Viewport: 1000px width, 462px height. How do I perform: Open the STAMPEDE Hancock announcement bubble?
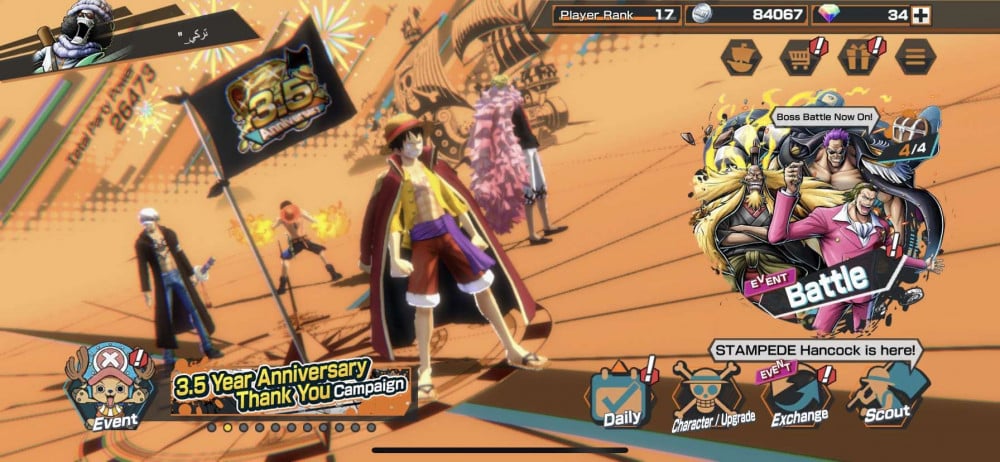point(817,350)
